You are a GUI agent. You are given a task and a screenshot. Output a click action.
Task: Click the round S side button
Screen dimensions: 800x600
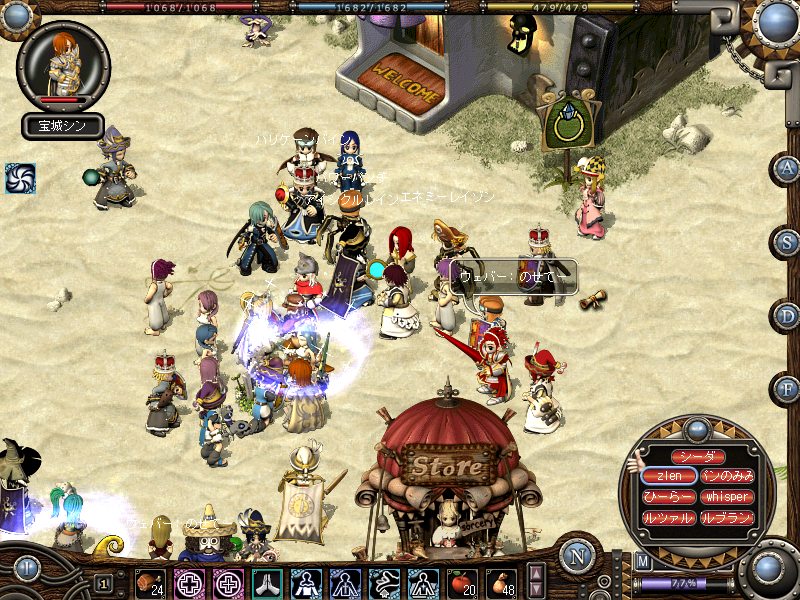pyautogui.click(x=787, y=241)
